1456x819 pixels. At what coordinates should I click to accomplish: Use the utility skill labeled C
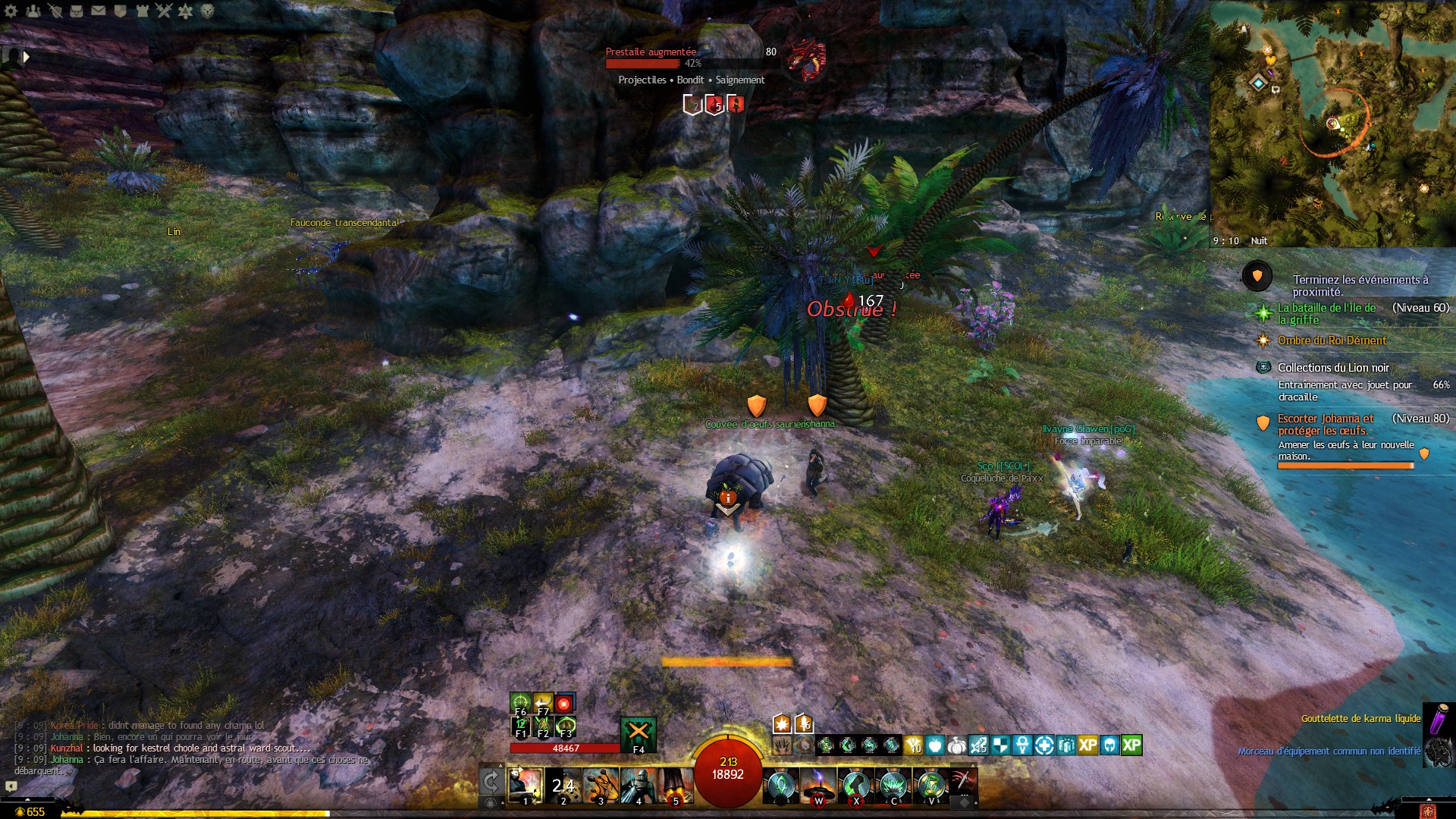893,786
